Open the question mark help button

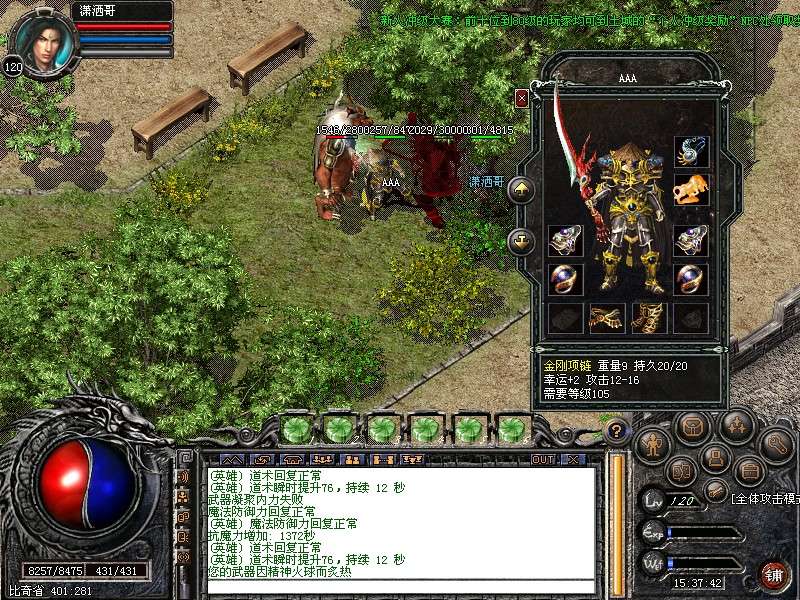[x=617, y=432]
